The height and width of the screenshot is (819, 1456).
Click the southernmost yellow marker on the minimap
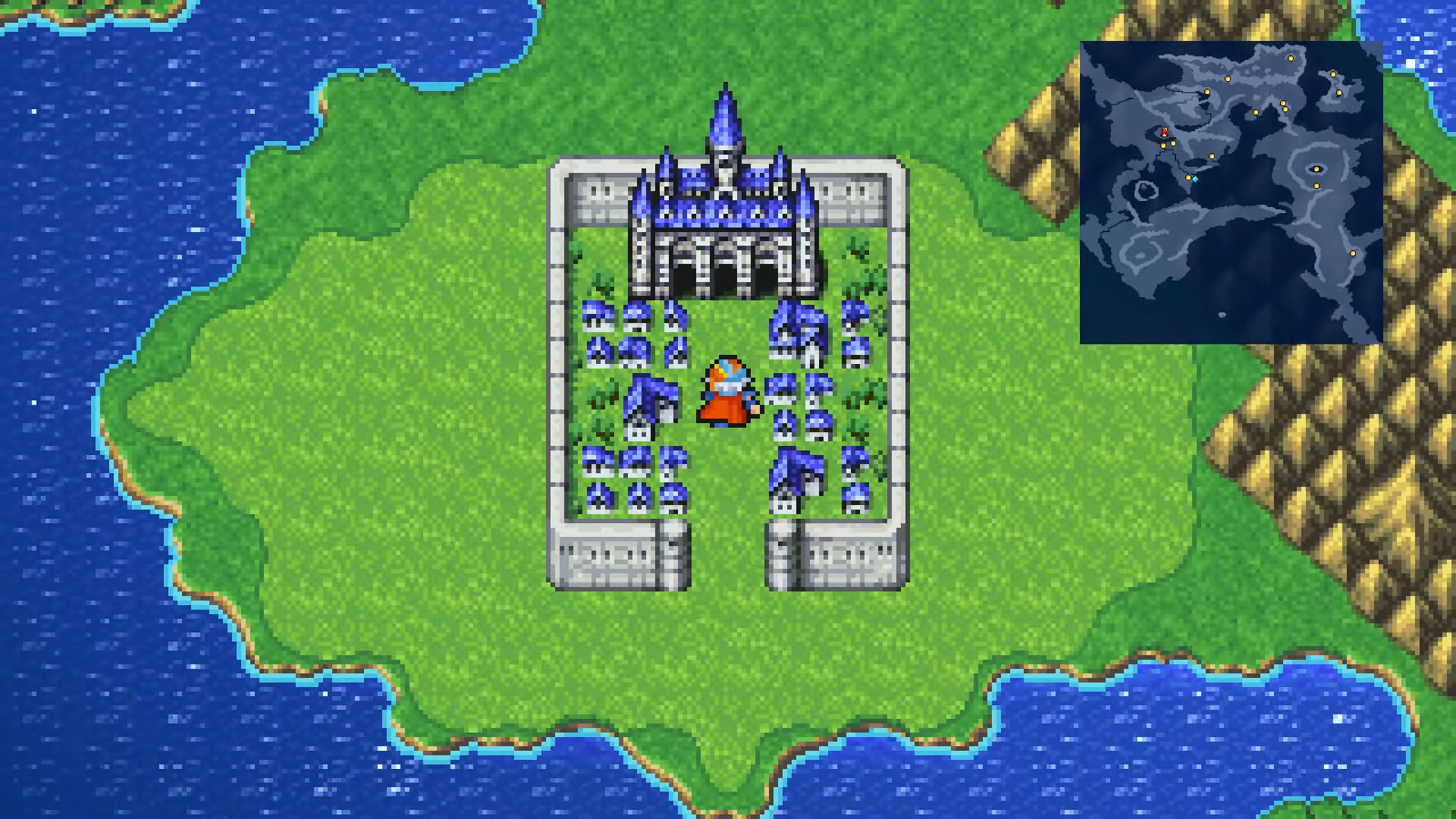(1352, 253)
